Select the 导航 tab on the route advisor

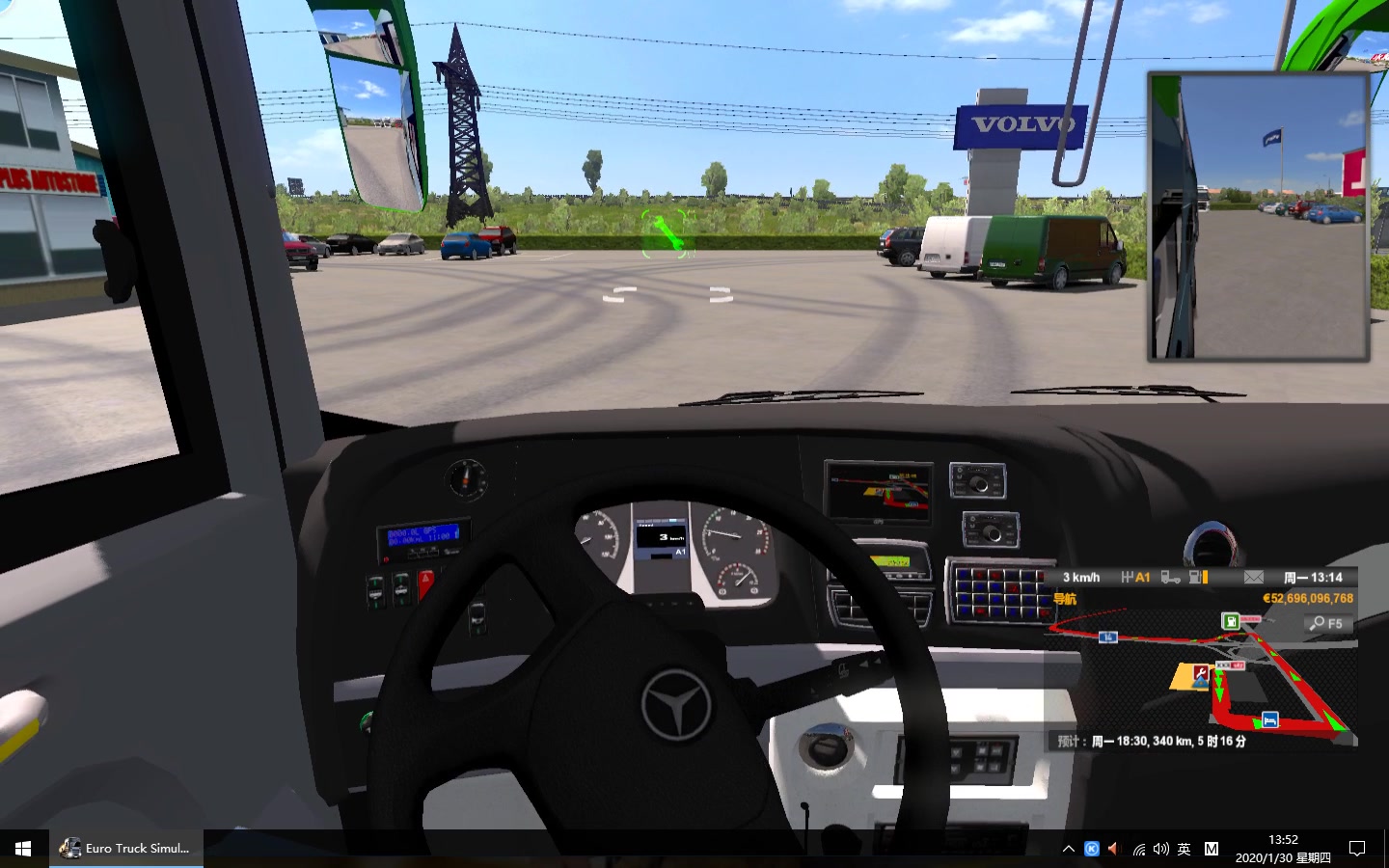click(x=1065, y=598)
